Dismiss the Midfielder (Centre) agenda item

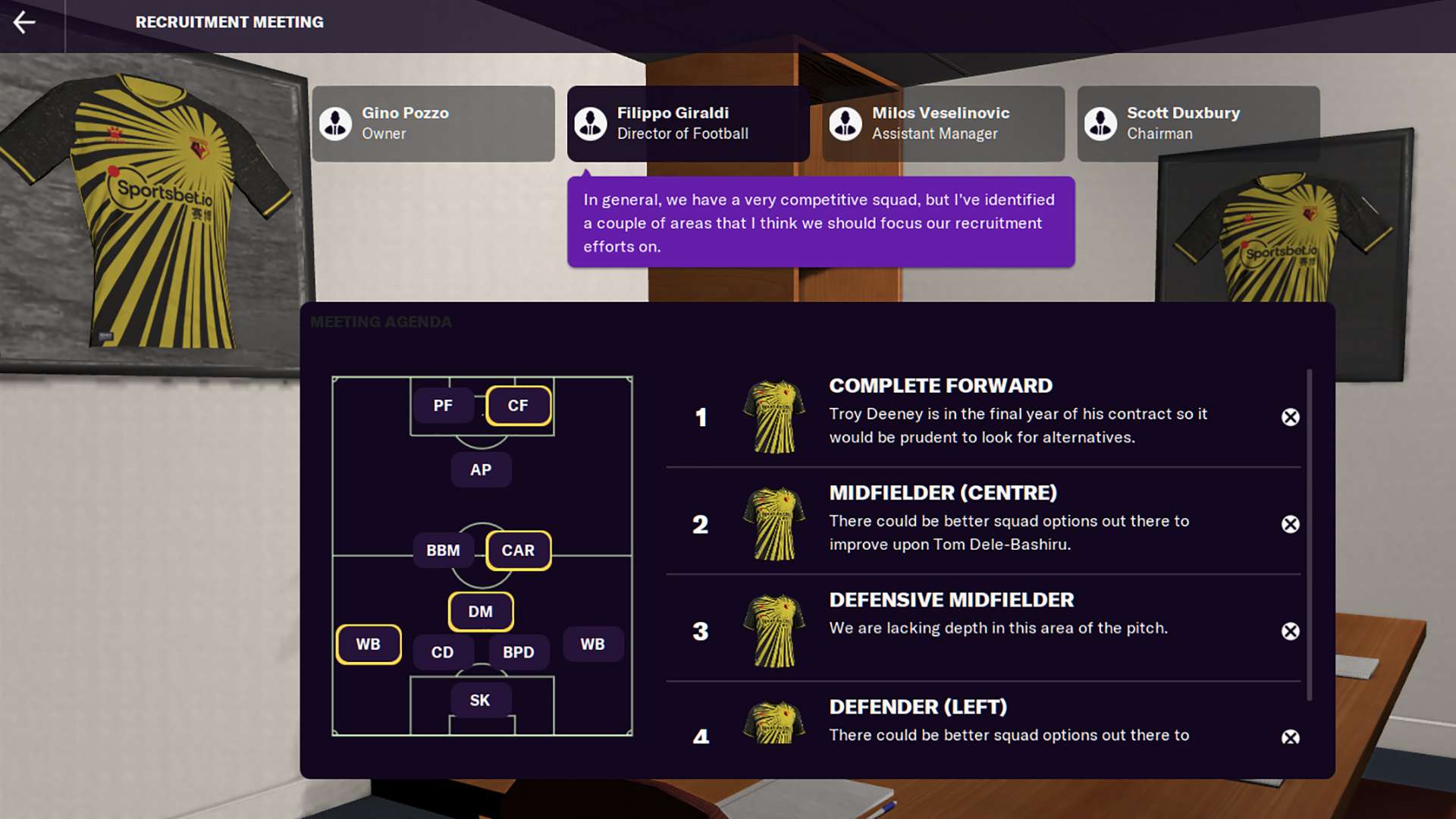1290,524
